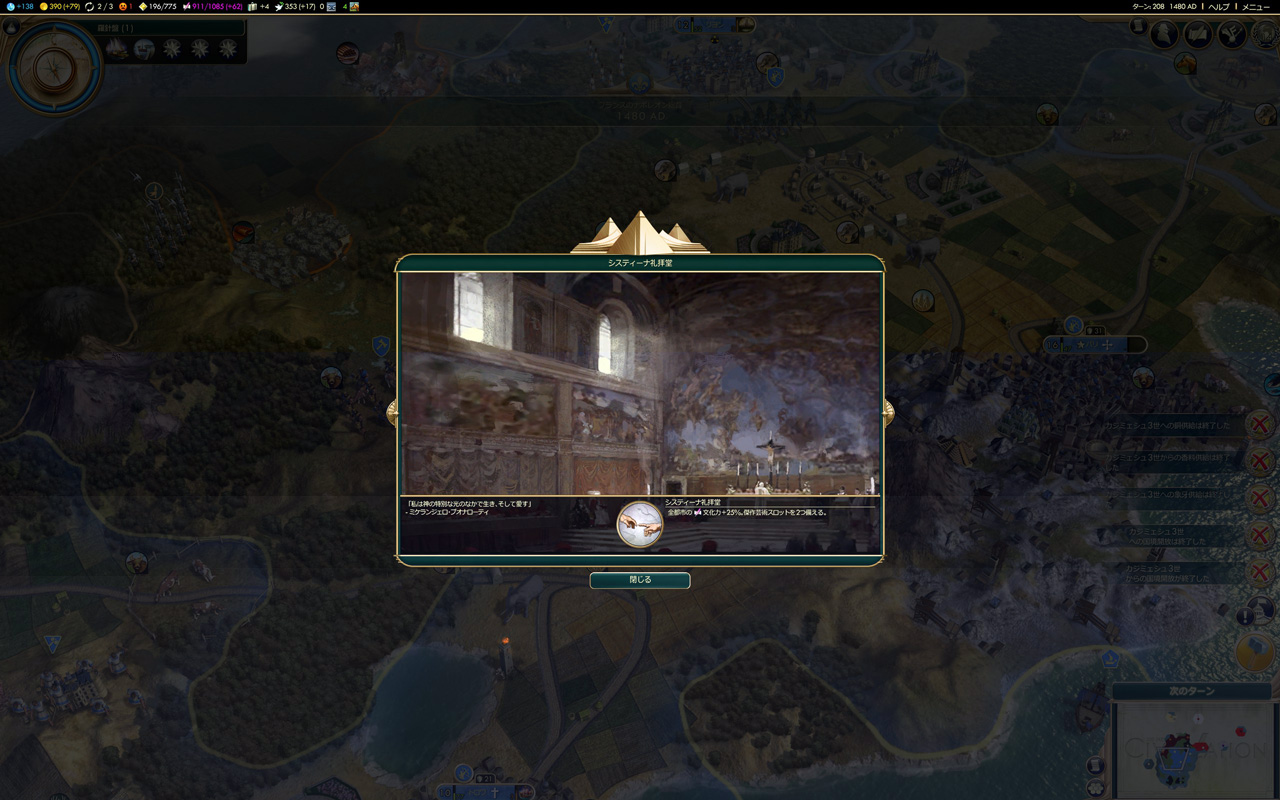Viewport: 1280px width, 800px height.
Task: Open the メニュー game menu
Action: click(x=1255, y=6)
